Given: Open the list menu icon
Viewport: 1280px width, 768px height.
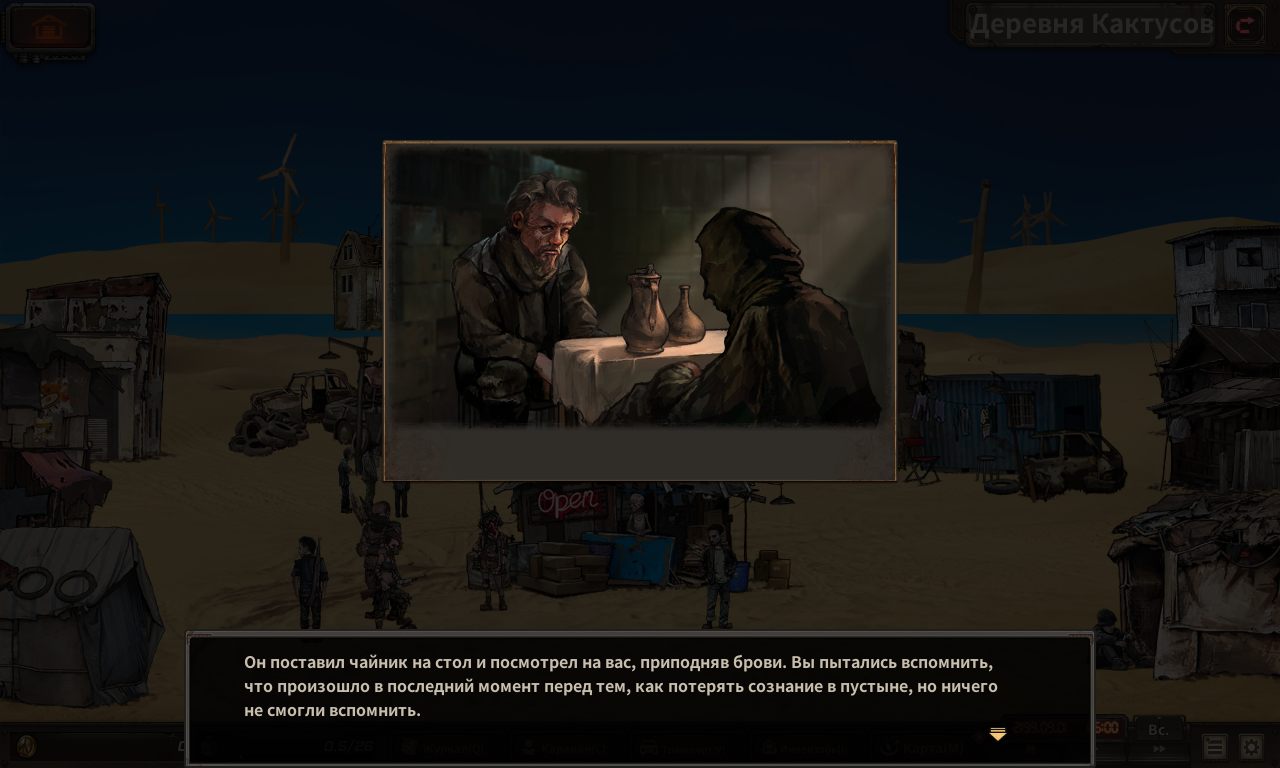Looking at the screenshot, I should click(1214, 747).
